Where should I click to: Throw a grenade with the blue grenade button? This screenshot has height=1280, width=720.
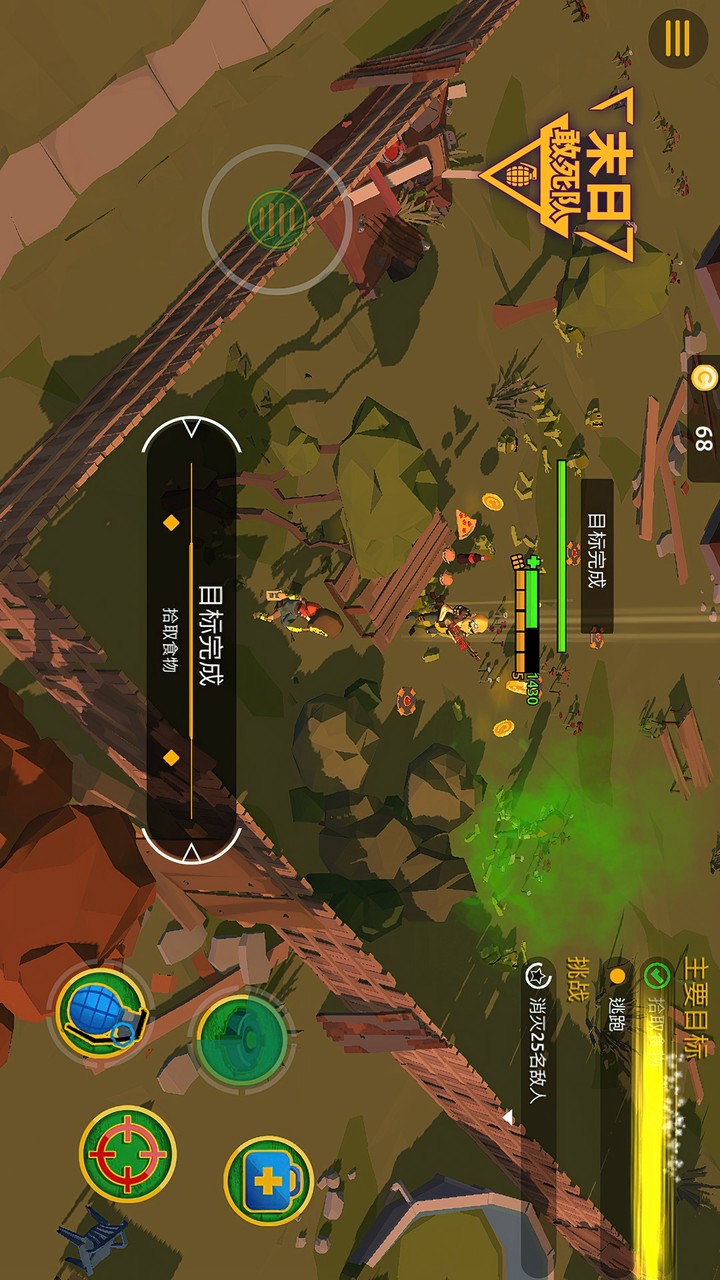click(100, 1012)
